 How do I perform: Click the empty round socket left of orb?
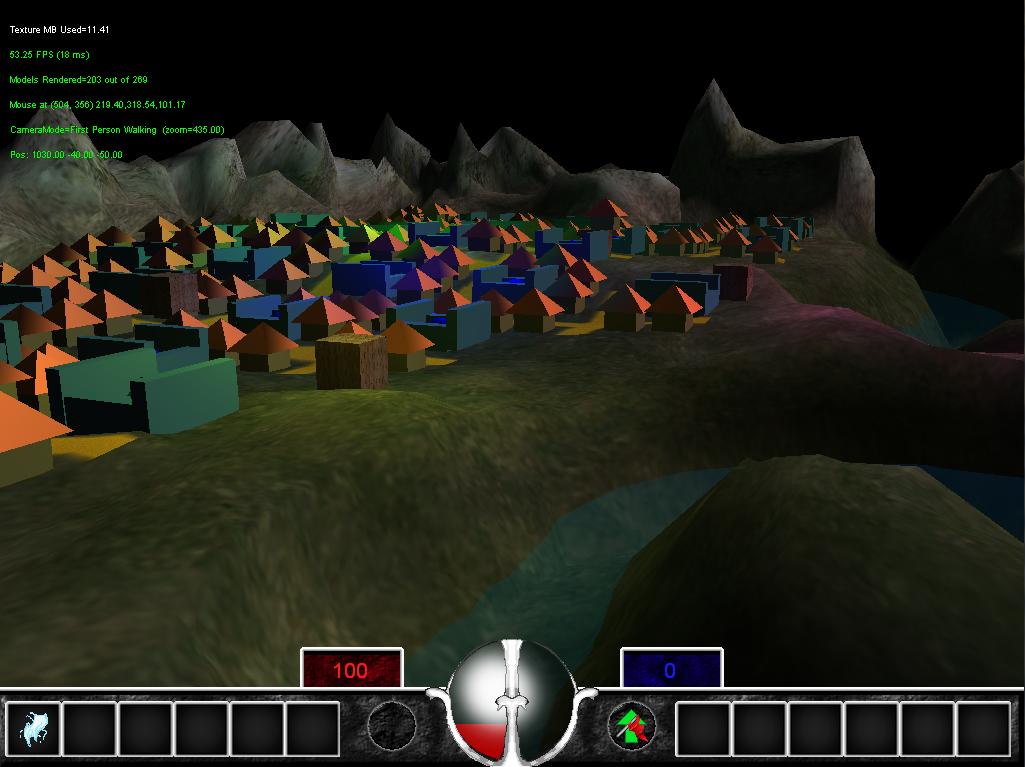(391, 726)
